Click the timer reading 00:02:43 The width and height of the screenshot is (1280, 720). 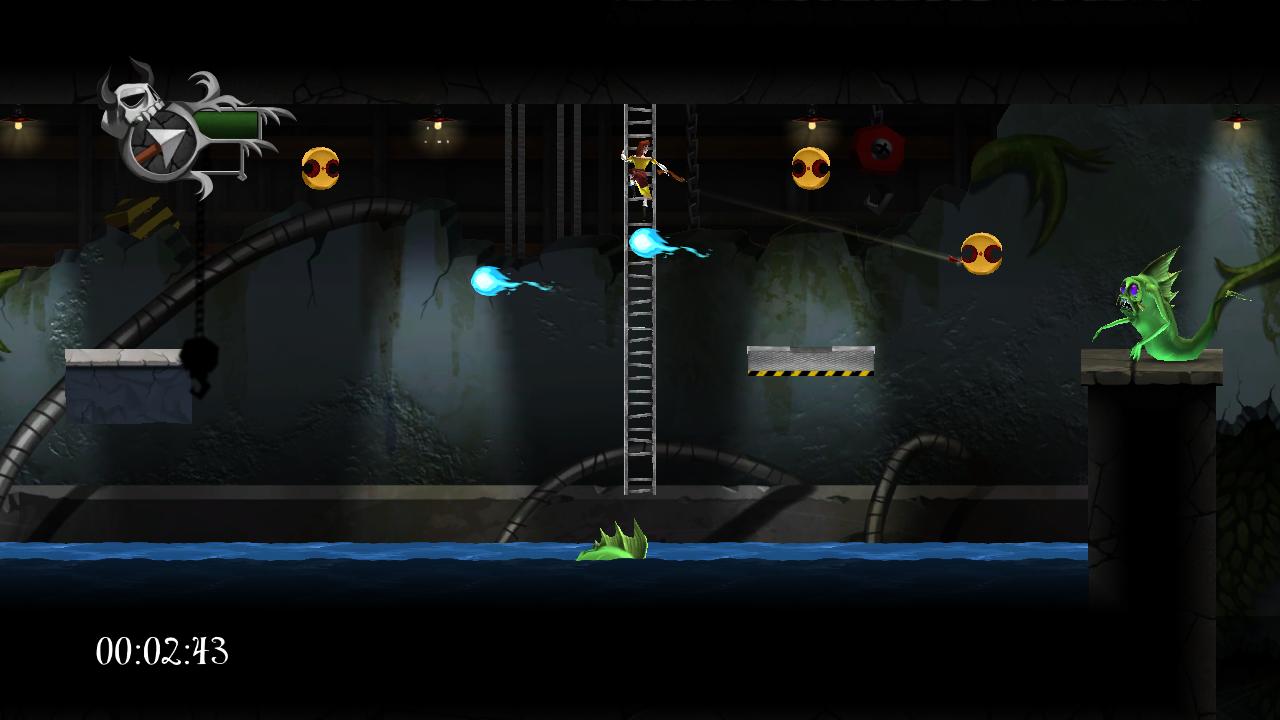point(163,652)
